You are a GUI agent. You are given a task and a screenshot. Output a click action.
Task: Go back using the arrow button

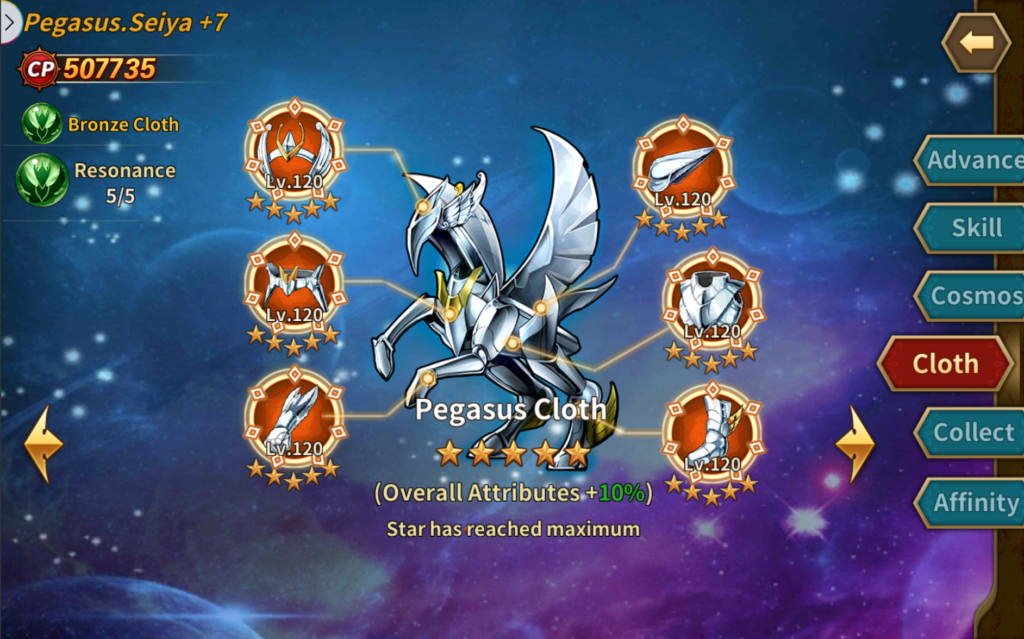coord(976,42)
